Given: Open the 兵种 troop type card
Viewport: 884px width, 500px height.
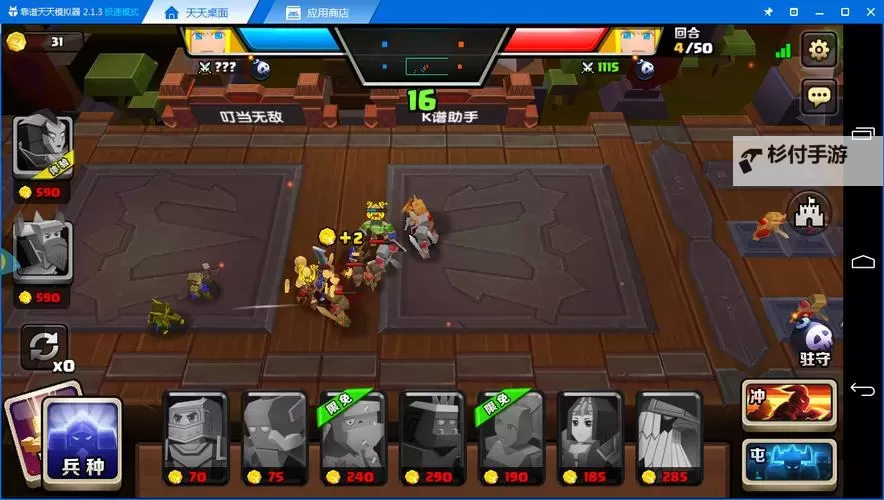Looking at the screenshot, I should [x=84, y=440].
